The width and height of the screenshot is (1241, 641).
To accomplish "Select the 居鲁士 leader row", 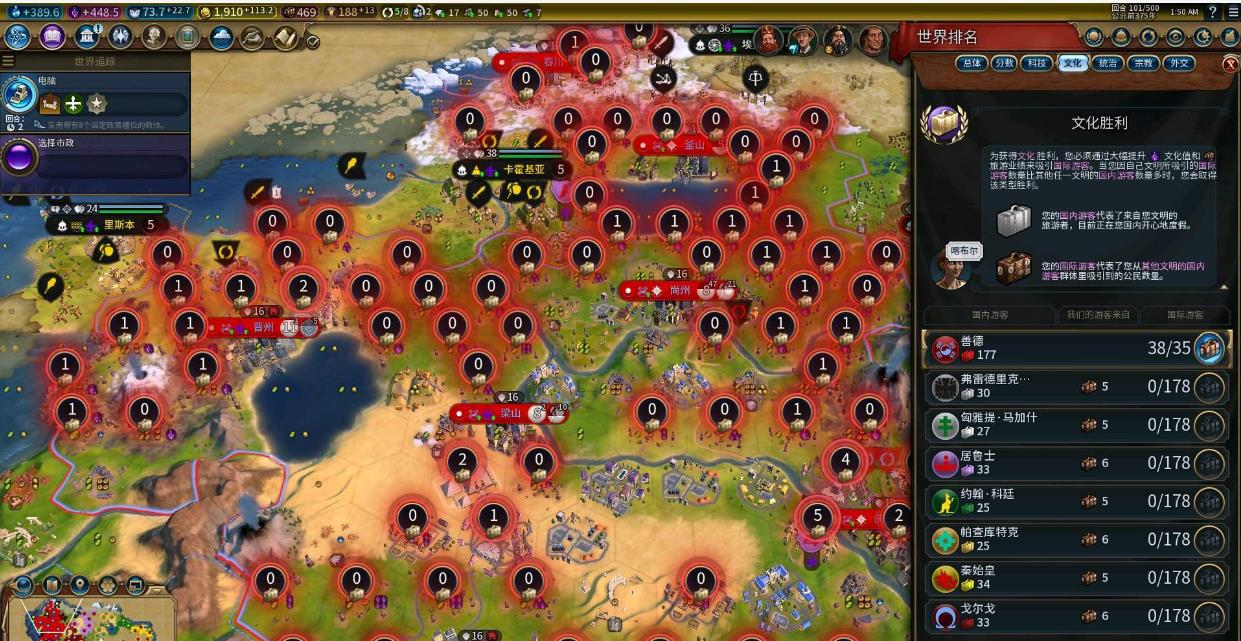I will [x=1076, y=463].
